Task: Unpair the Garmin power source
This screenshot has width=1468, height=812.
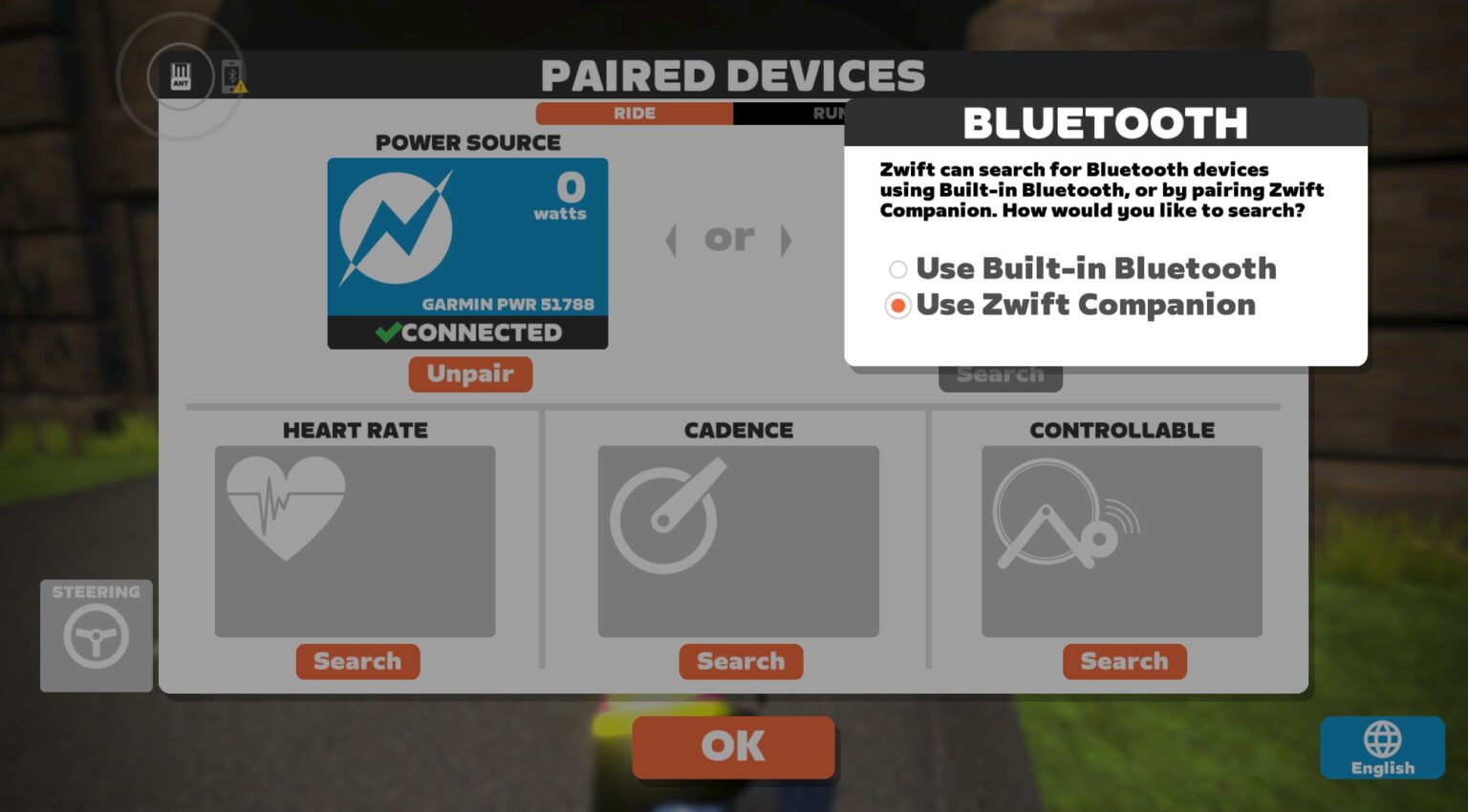Action: click(x=470, y=374)
